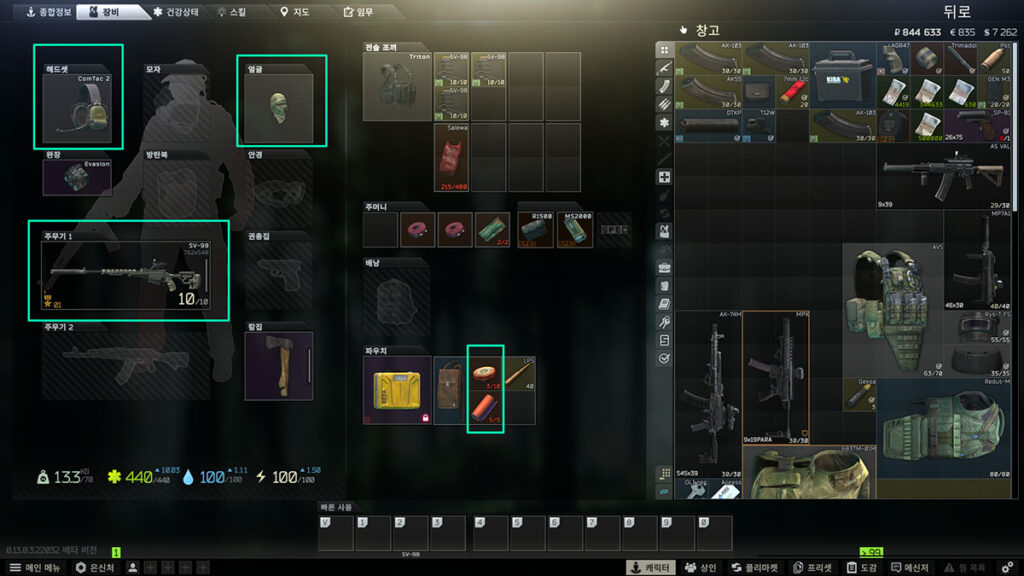Select the Evasion armband slot

(78, 177)
